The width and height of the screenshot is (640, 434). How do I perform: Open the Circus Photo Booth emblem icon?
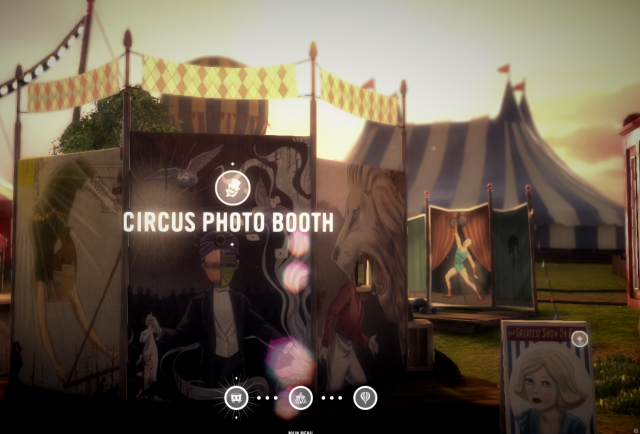[x=230, y=186]
